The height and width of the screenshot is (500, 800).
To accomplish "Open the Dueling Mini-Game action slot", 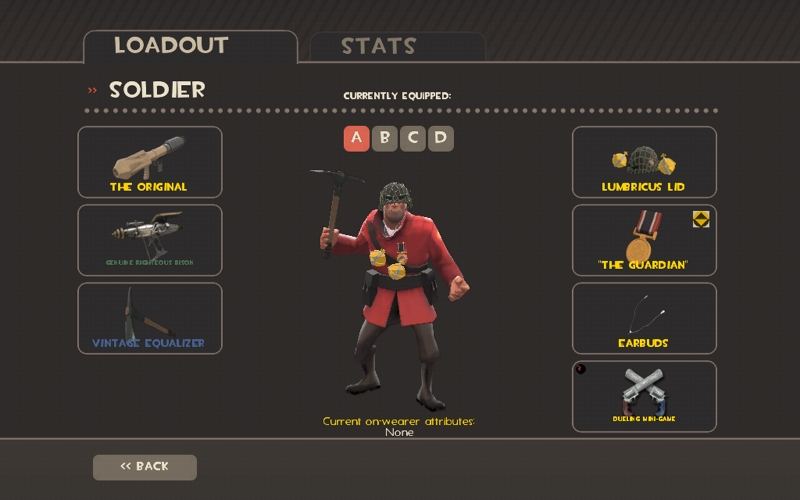I will (x=644, y=396).
